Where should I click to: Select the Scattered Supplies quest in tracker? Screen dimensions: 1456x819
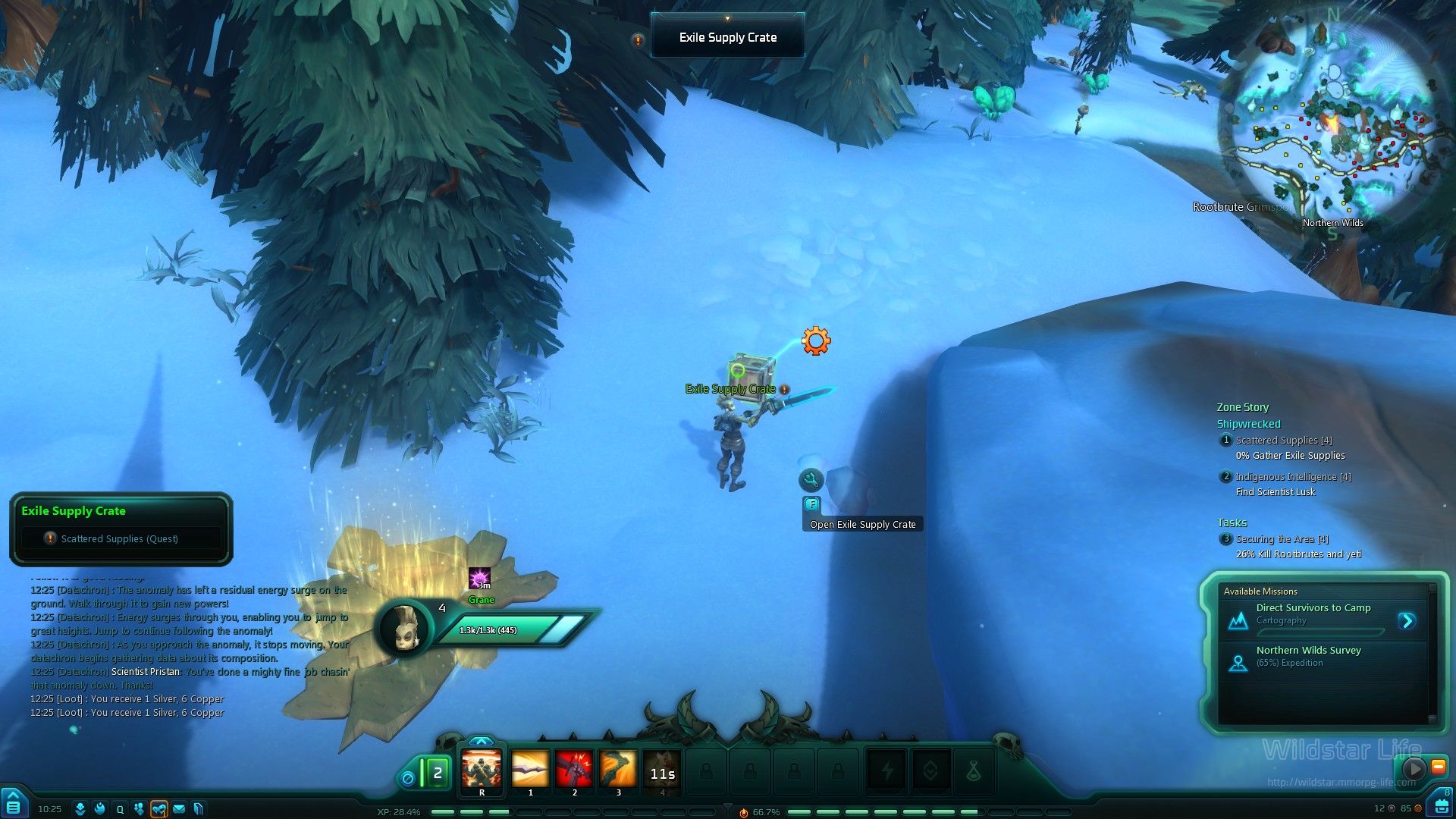[1283, 441]
